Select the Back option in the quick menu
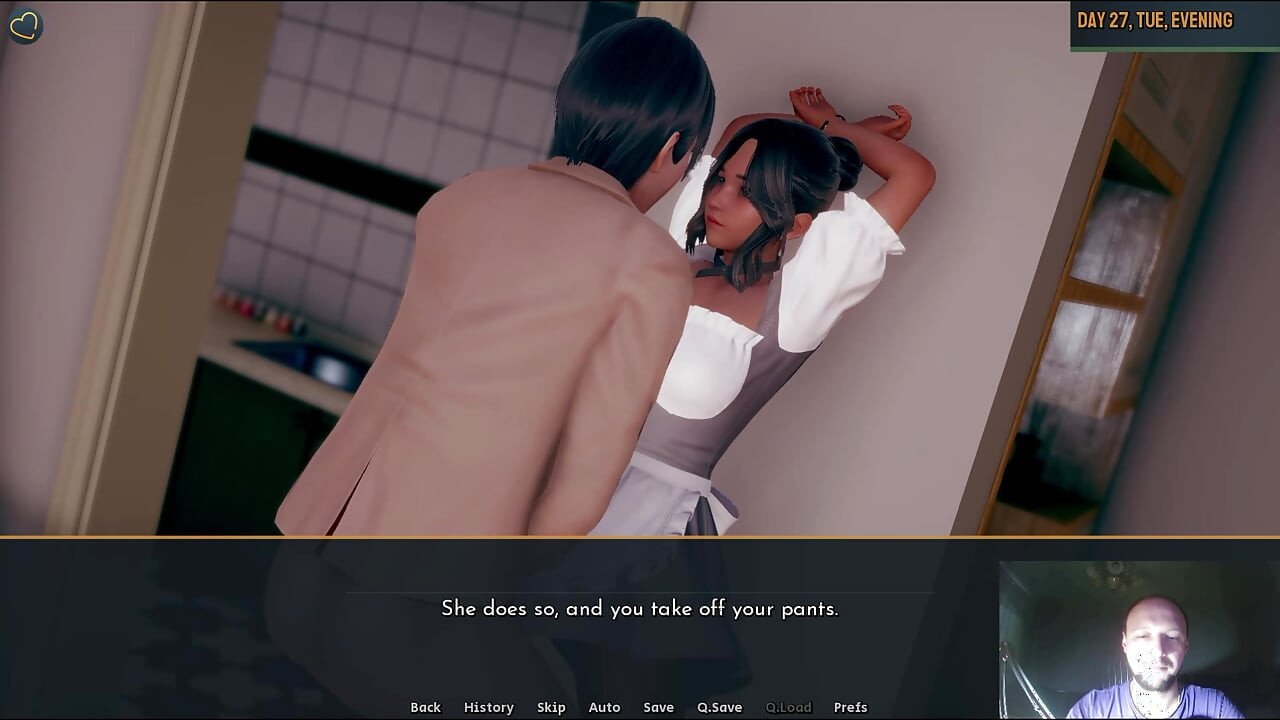This screenshot has width=1280, height=720. coord(425,707)
